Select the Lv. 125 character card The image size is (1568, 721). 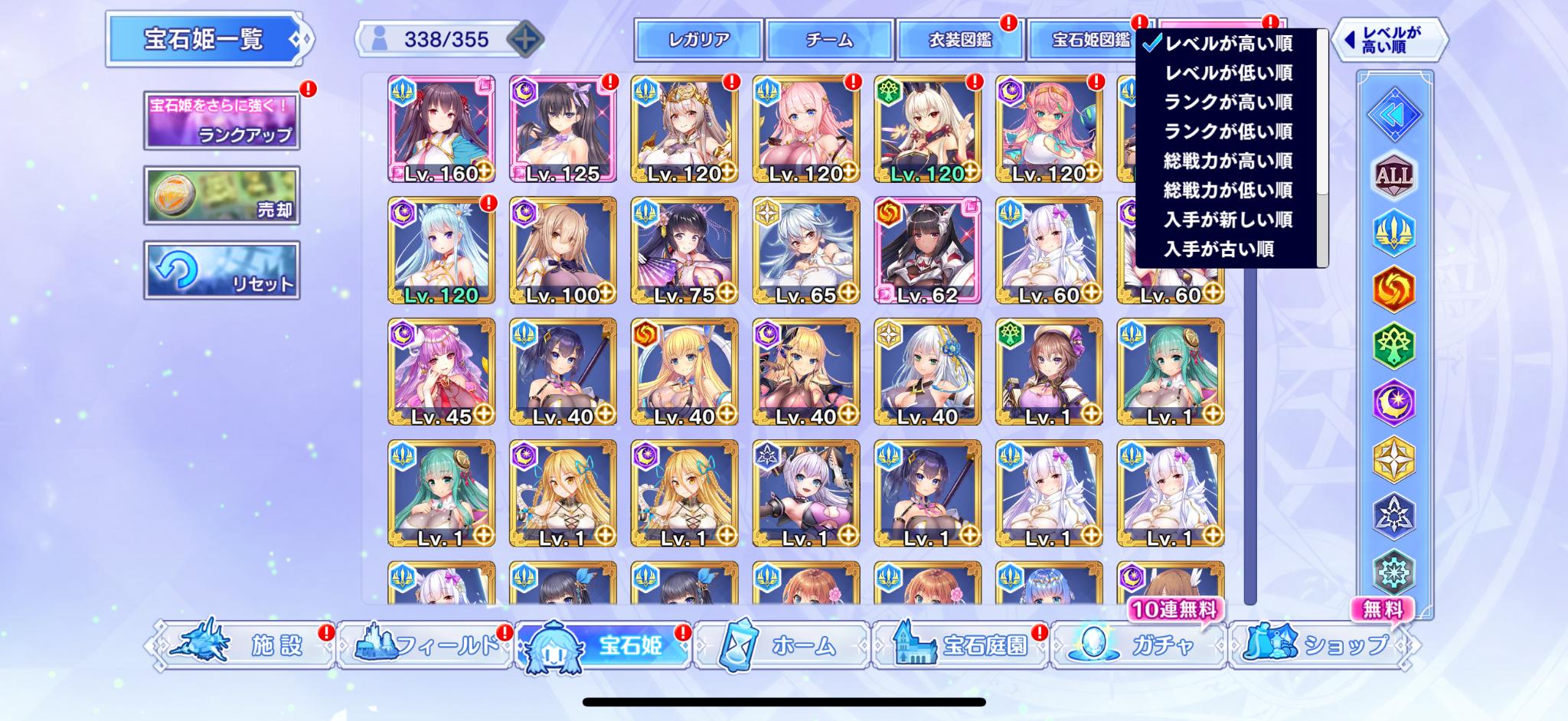click(x=563, y=129)
